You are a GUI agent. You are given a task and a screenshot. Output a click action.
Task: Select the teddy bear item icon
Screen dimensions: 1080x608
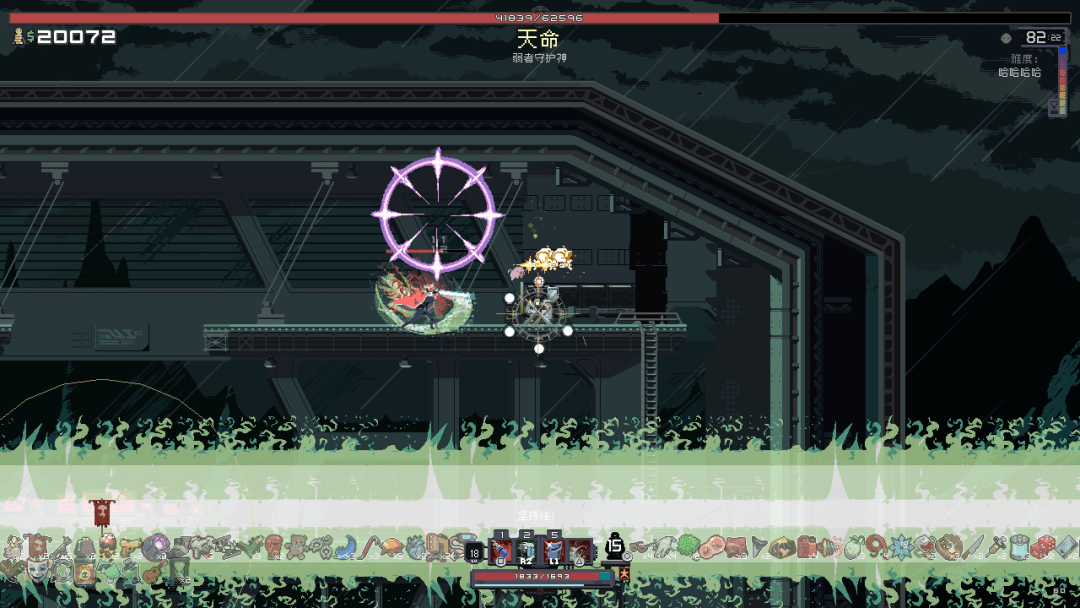(x=297, y=547)
